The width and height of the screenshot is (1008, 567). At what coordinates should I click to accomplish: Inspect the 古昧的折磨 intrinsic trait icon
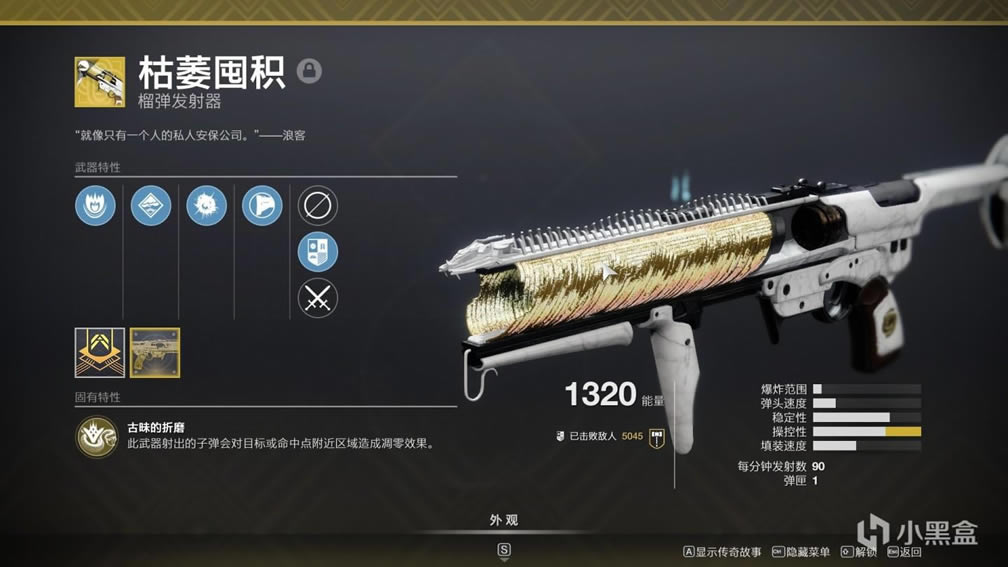pos(96,436)
